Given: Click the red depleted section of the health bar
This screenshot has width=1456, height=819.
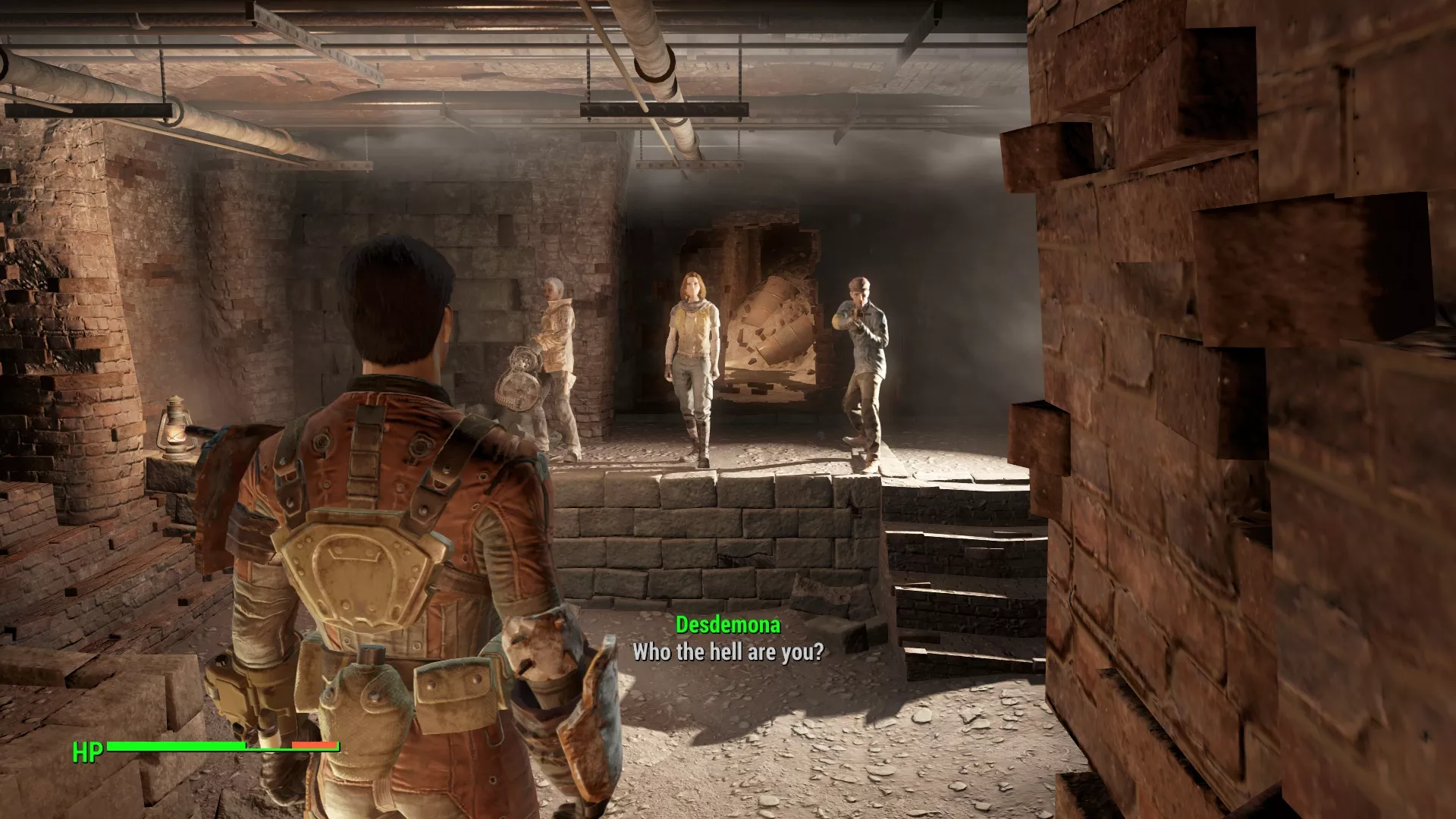Looking at the screenshot, I should pos(315,746).
